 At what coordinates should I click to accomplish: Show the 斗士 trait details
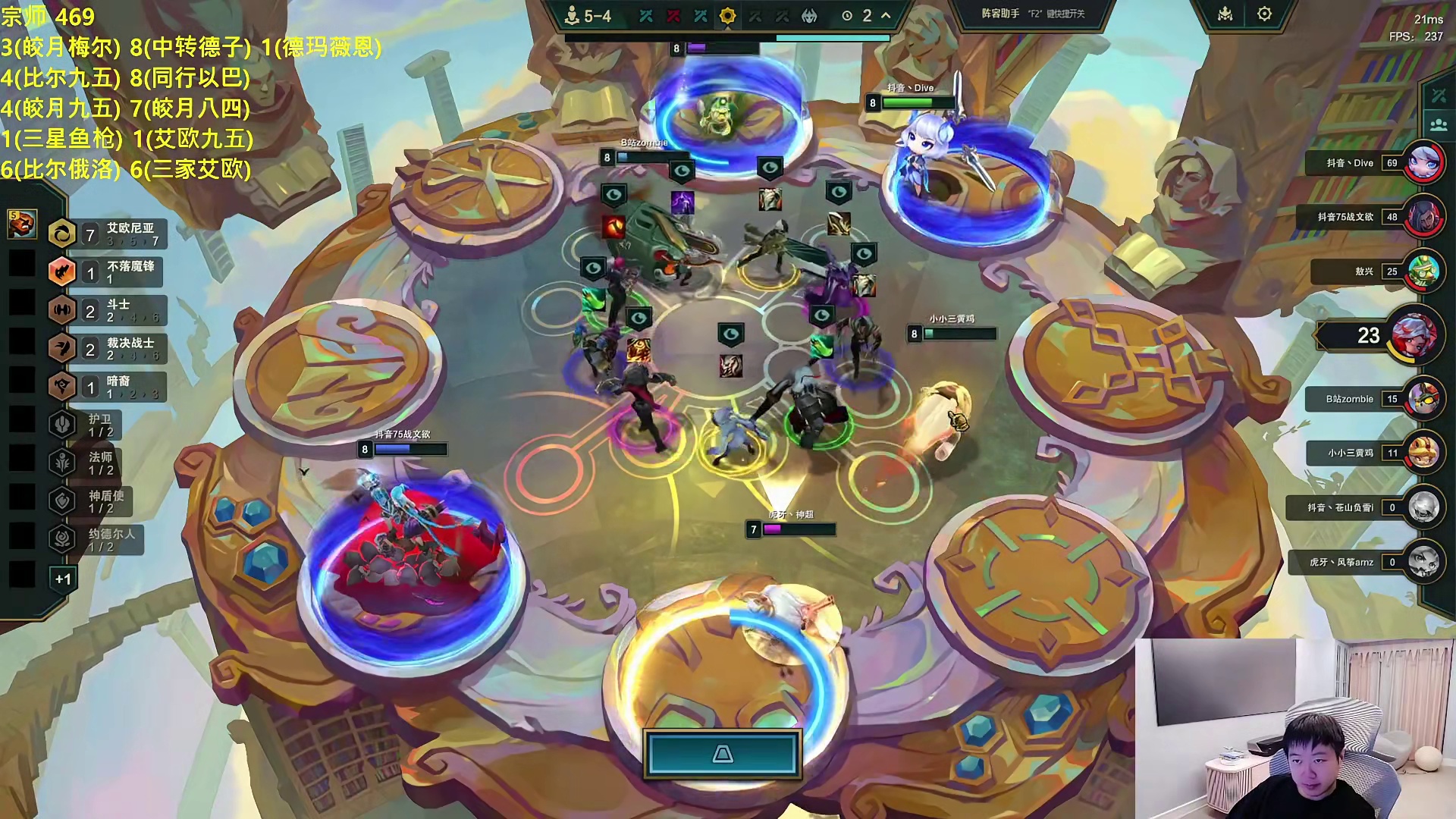(x=106, y=311)
